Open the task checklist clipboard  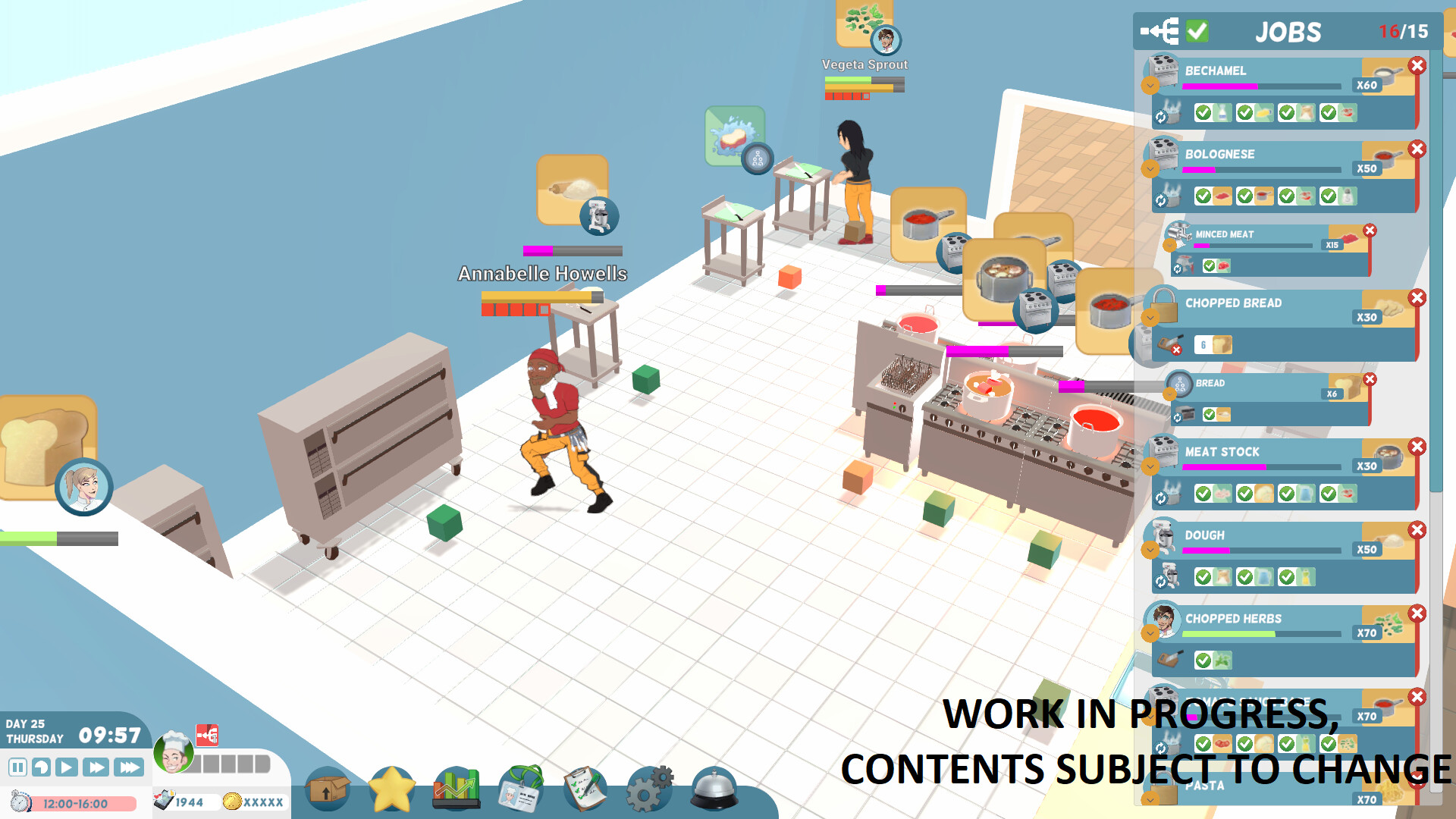[x=585, y=790]
